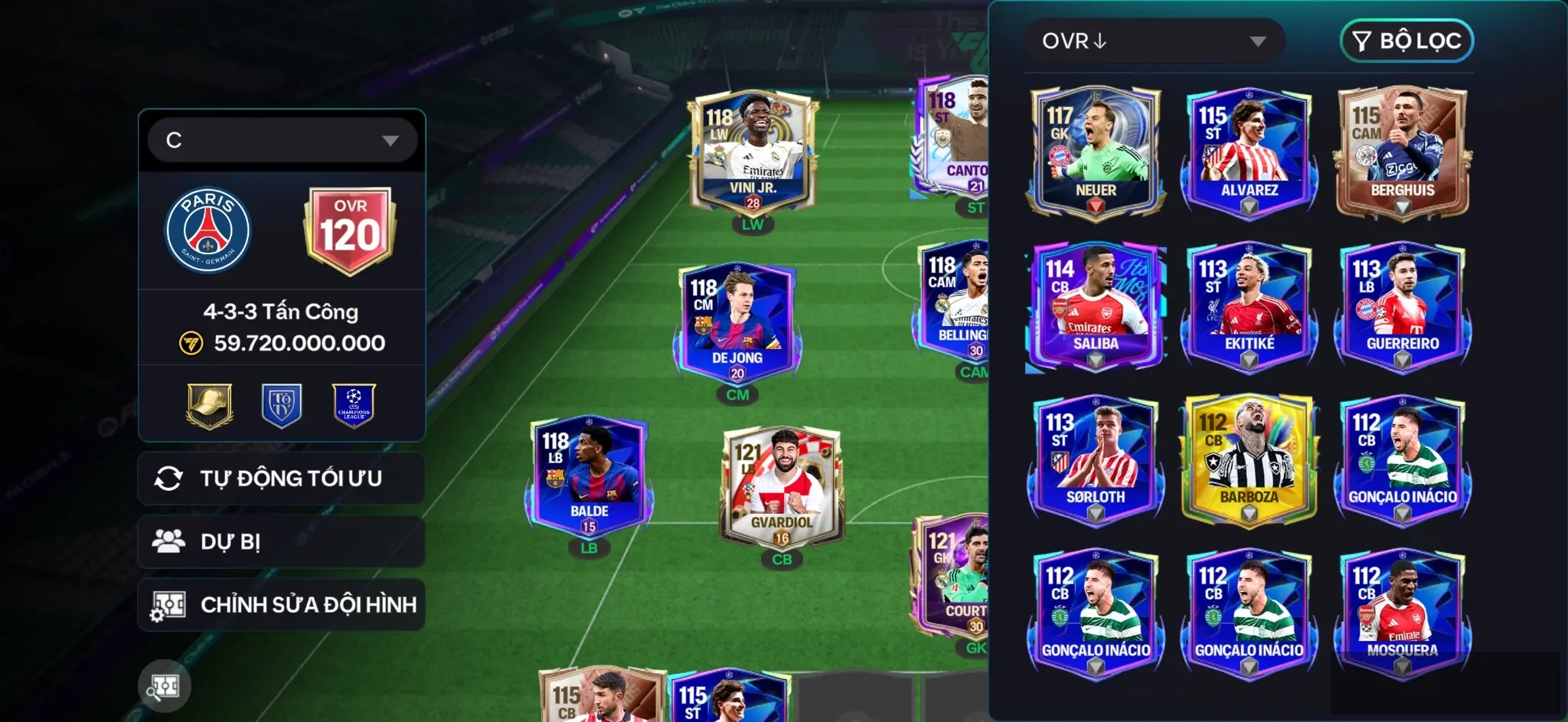Click the formation magnifier icon button

click(165, 687)
